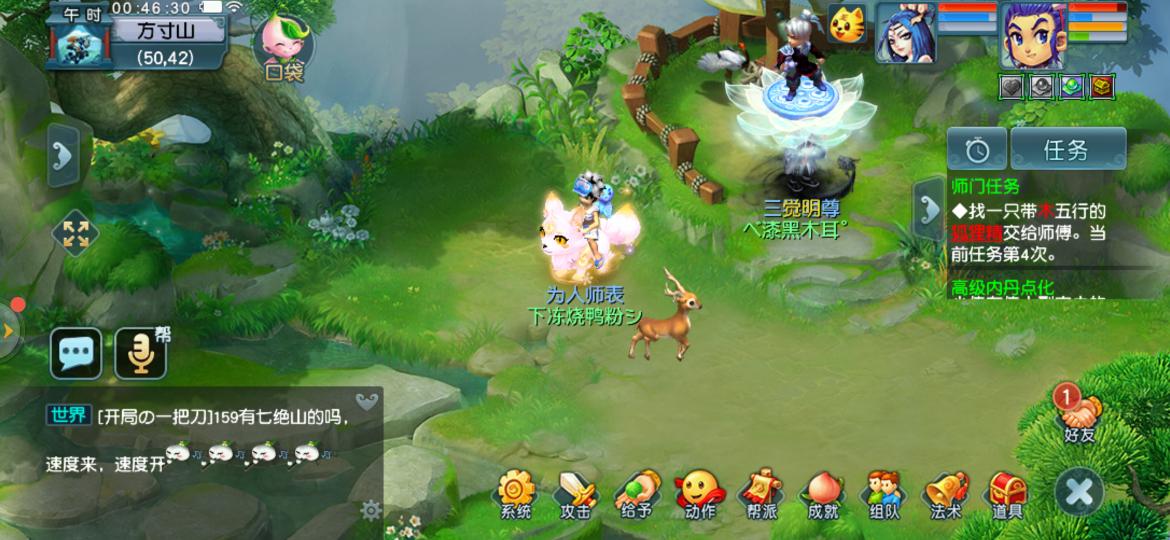Screen dimensions: 1170x540
Task: Tap the 攻击 attack button
Action: [x=577, y=492]
